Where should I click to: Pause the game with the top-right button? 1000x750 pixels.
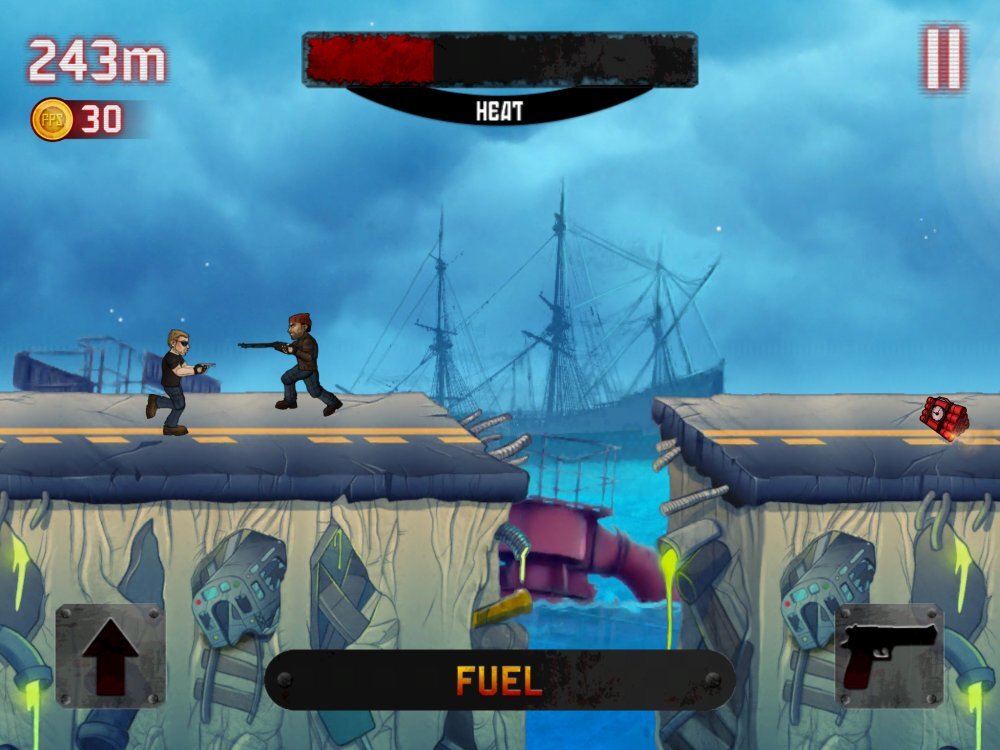(943, 57)
